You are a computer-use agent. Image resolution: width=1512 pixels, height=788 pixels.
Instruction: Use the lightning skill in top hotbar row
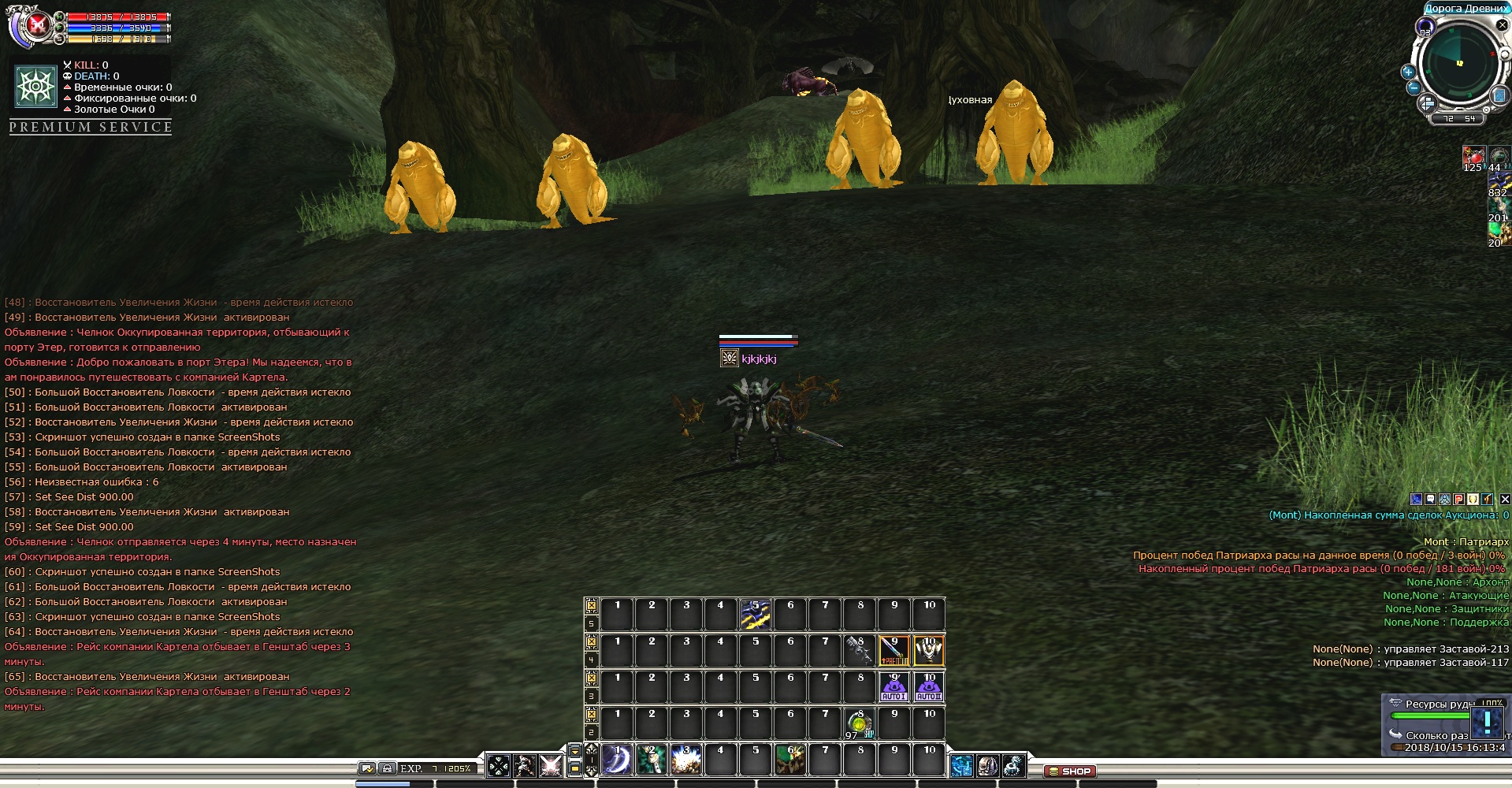(755, 615)
